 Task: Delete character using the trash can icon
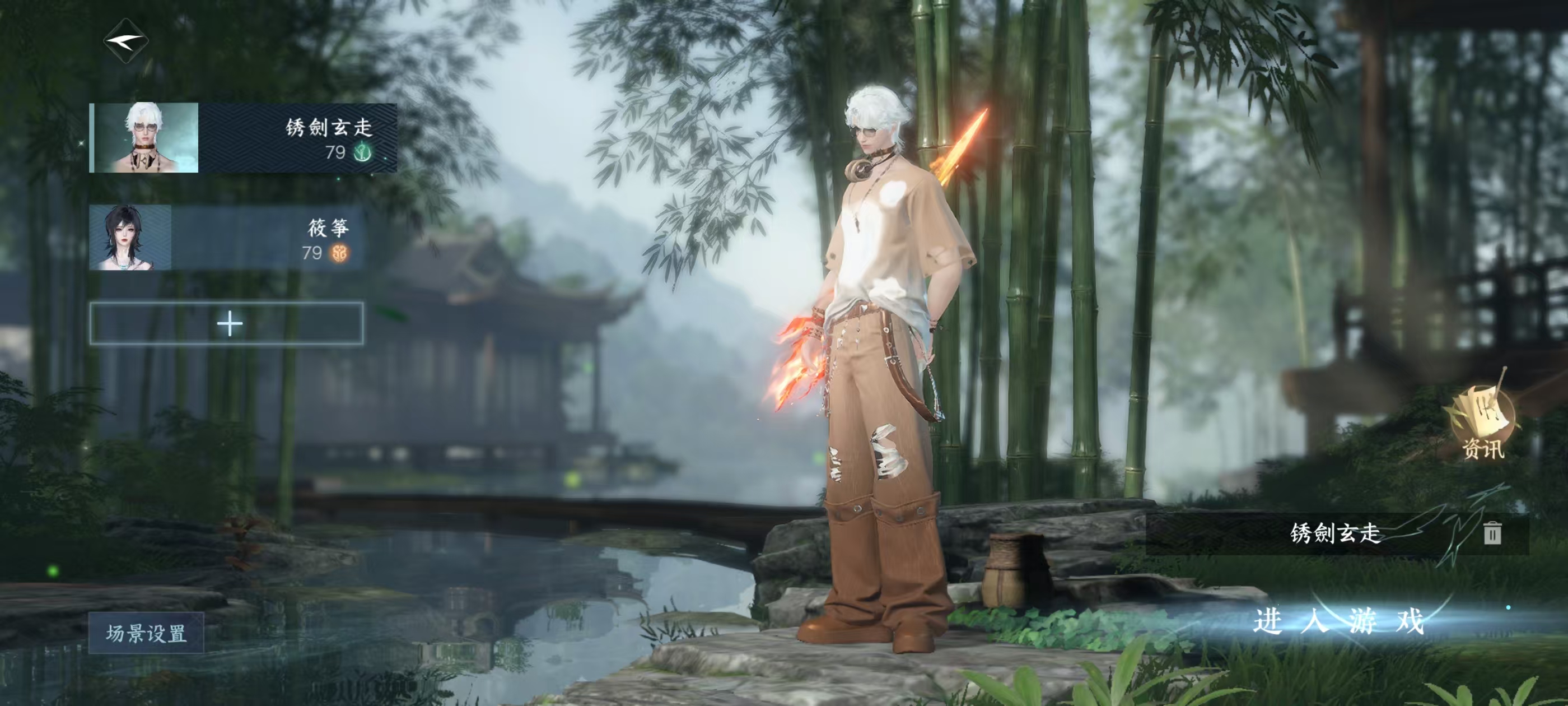(1491, 533)
